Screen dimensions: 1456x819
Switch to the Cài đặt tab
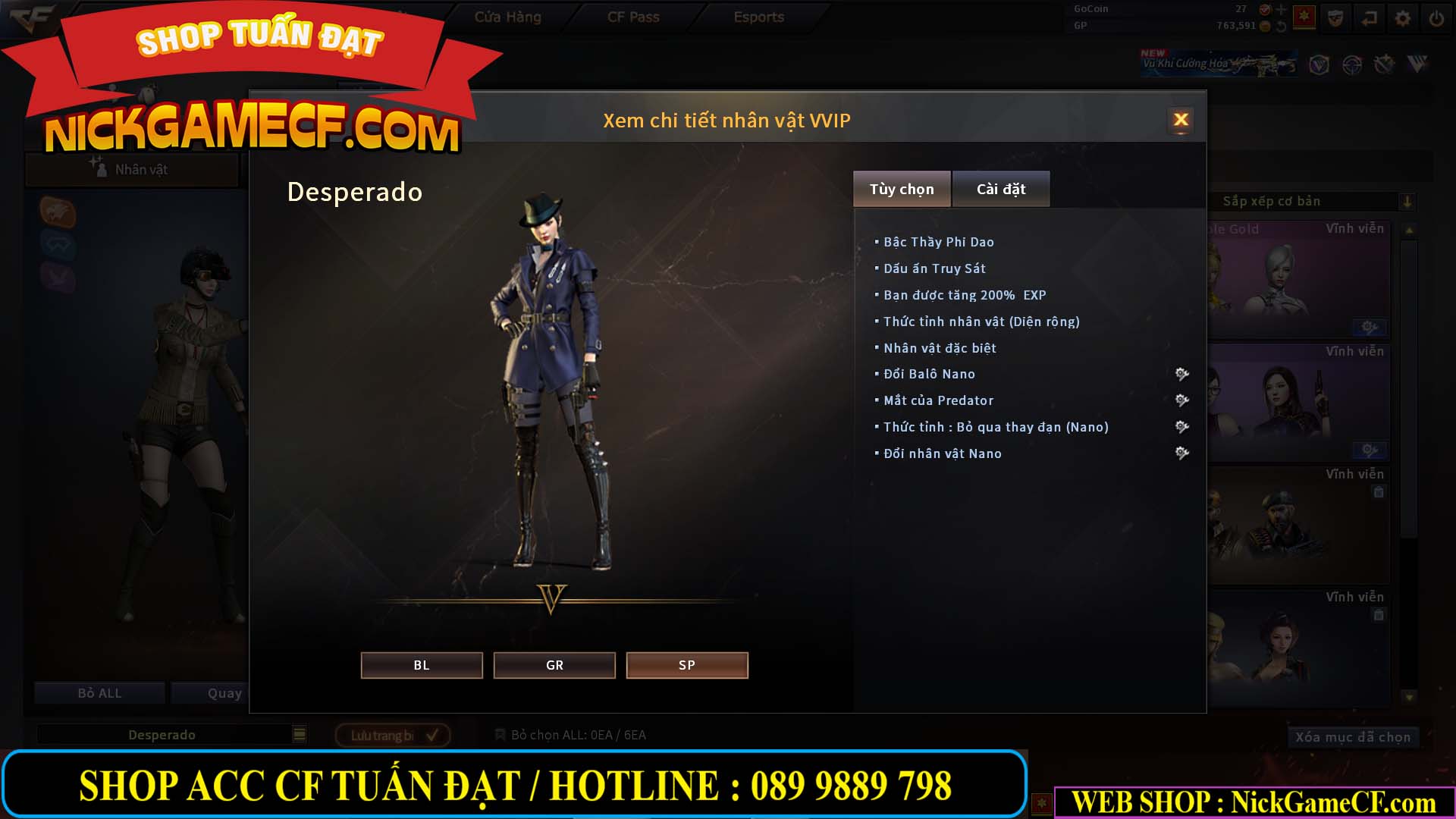pos(1001,189)
